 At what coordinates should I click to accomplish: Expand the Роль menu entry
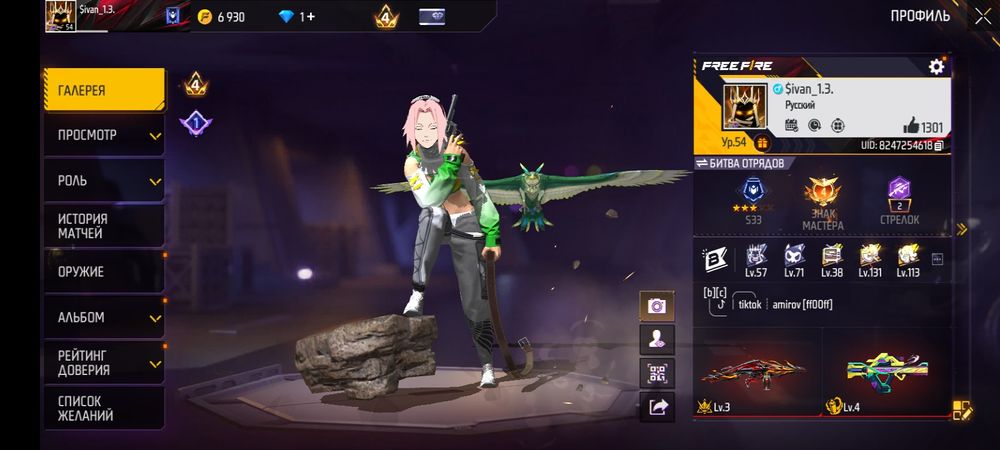pos(104,181)
